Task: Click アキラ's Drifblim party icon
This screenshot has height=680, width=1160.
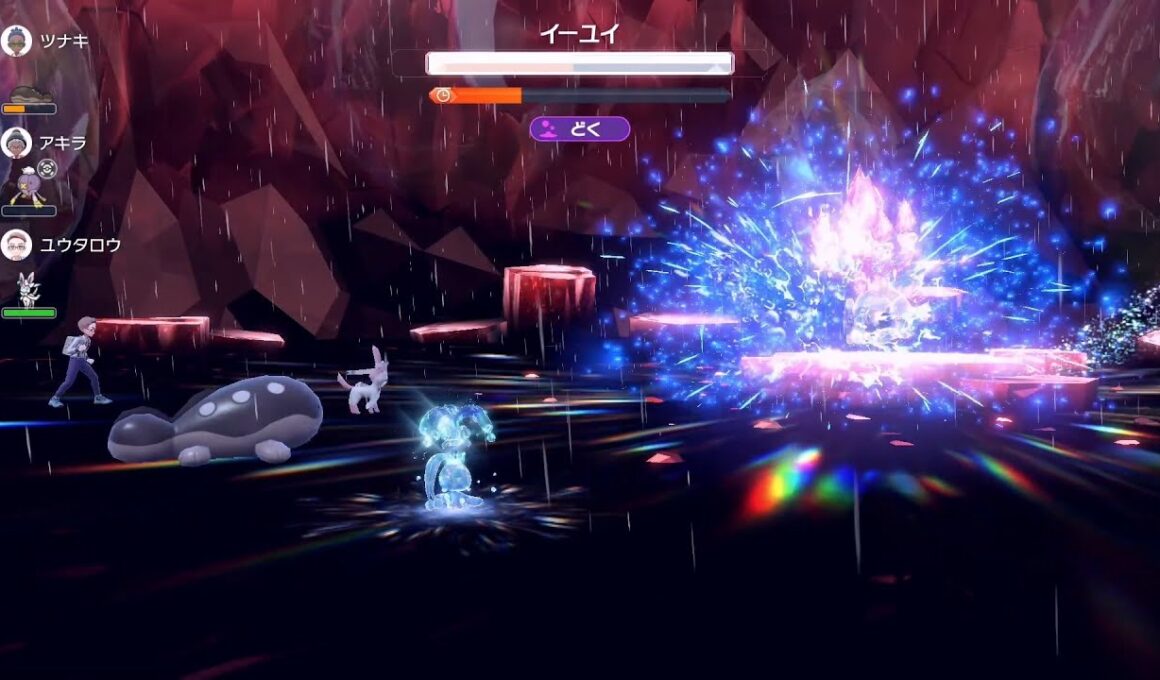Action: coord(24,188)
